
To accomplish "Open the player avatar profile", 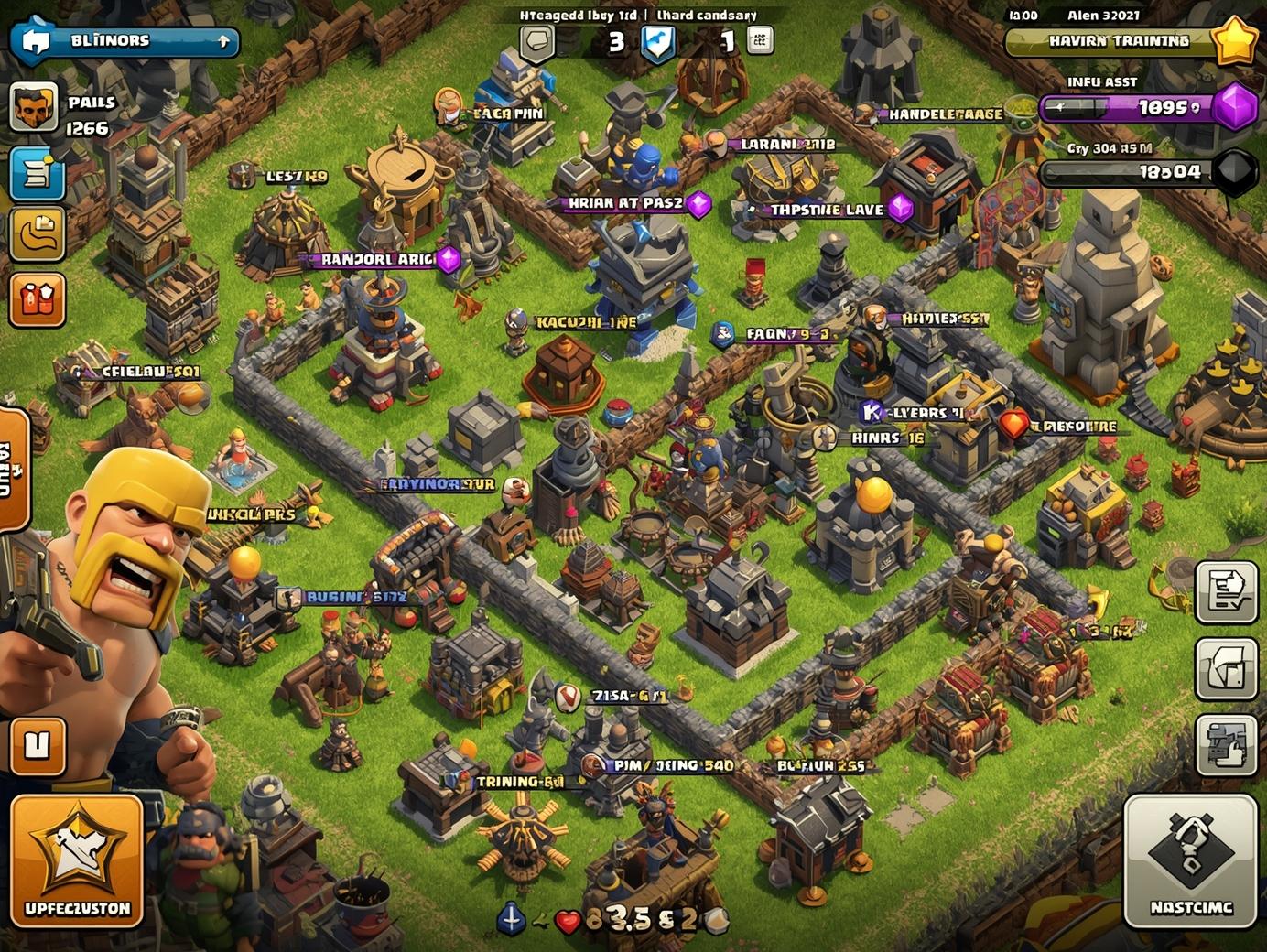I will (34, 108).
